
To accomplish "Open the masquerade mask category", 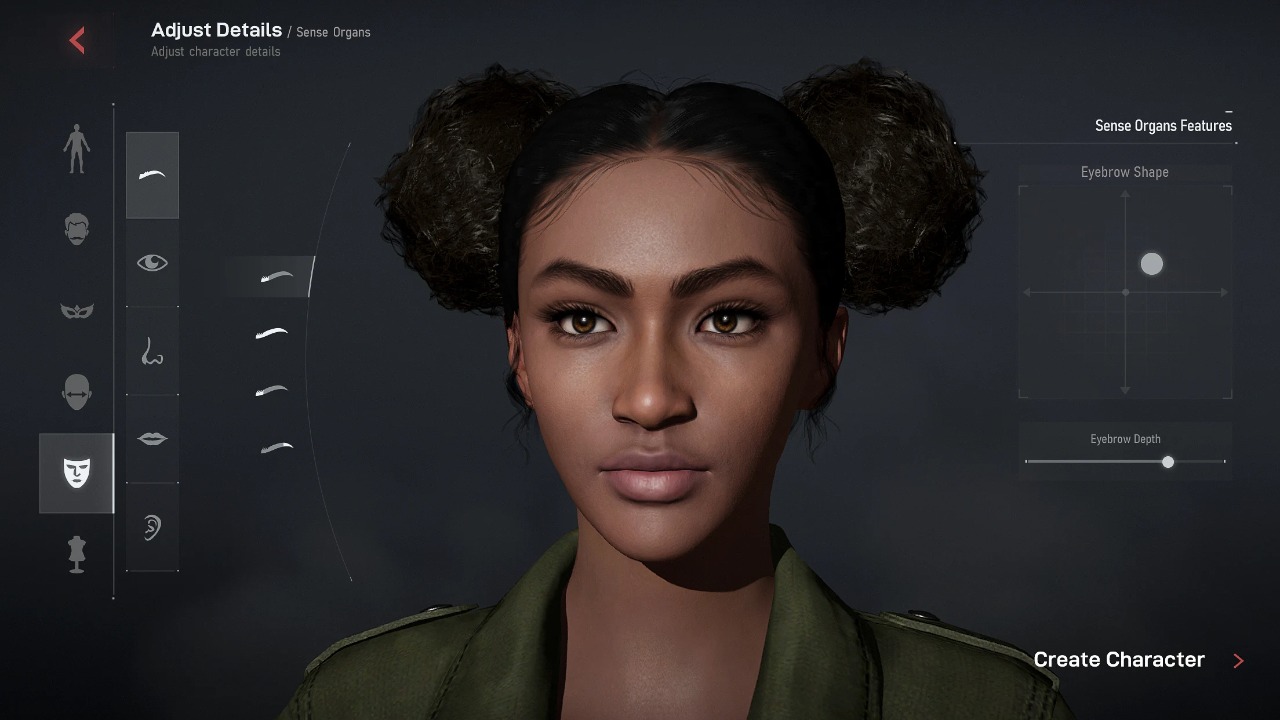I will click(76, 311).
